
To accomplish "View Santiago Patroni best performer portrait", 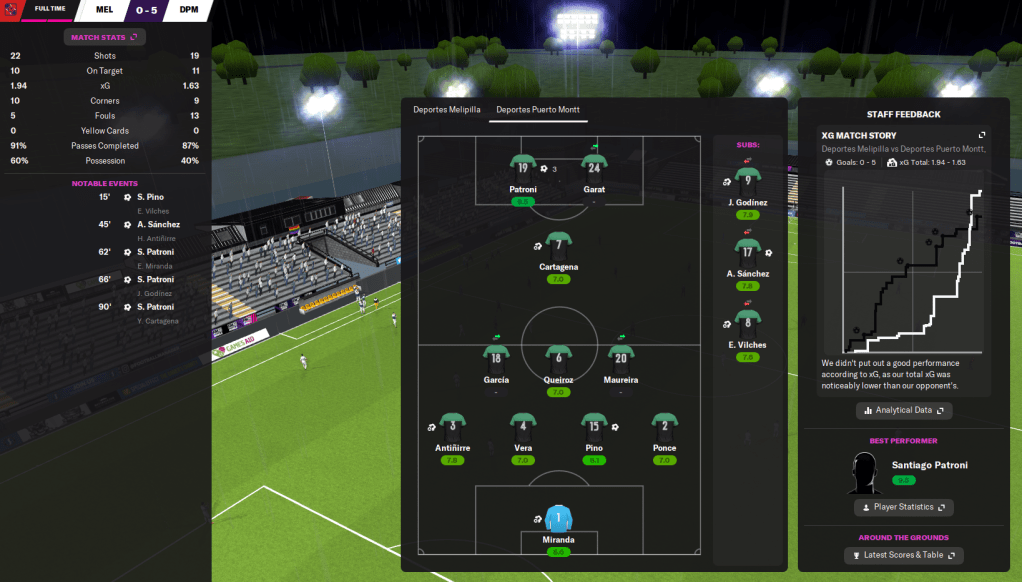I will coord(865,472).
